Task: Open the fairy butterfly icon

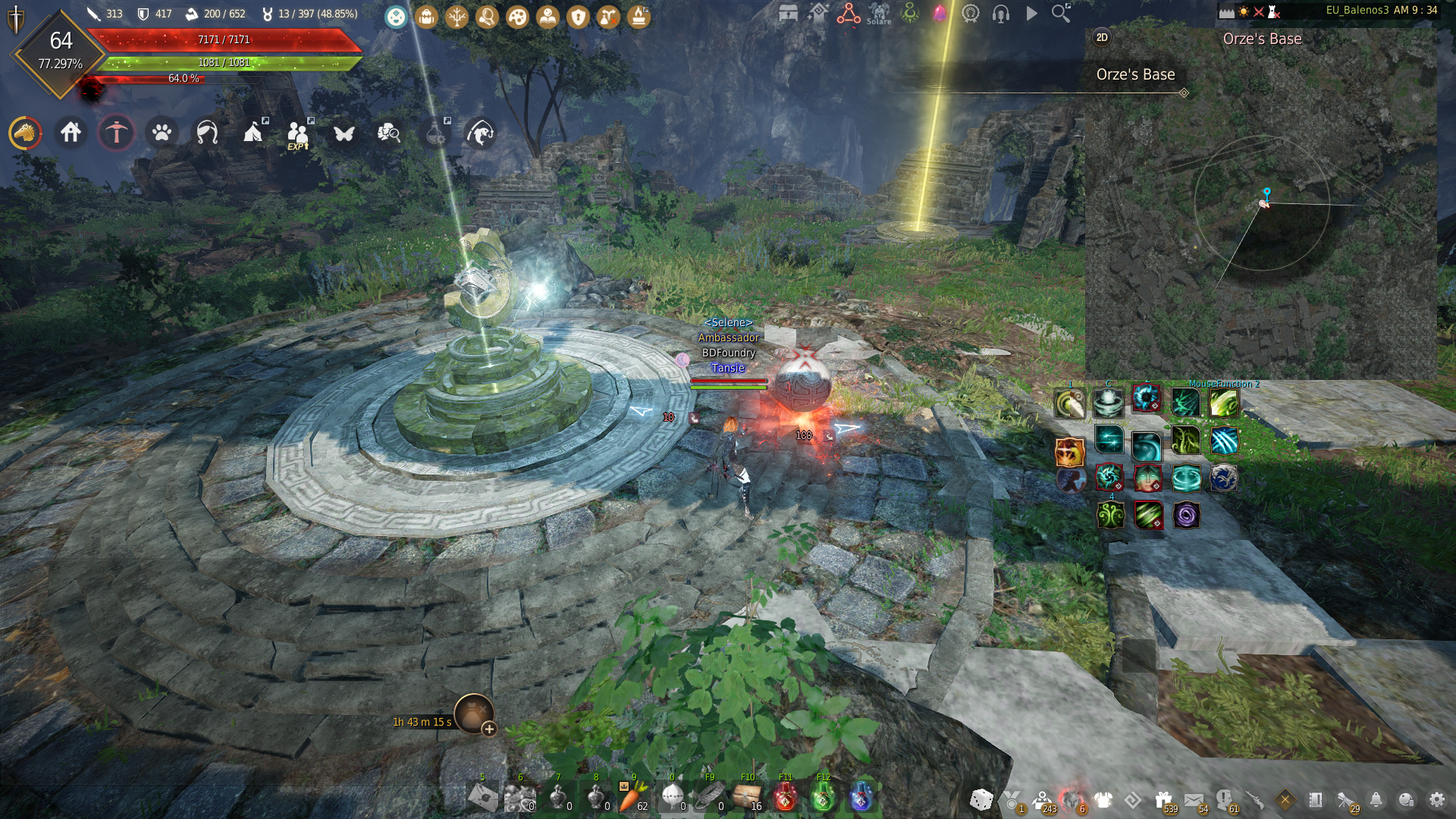Action: 345,133
